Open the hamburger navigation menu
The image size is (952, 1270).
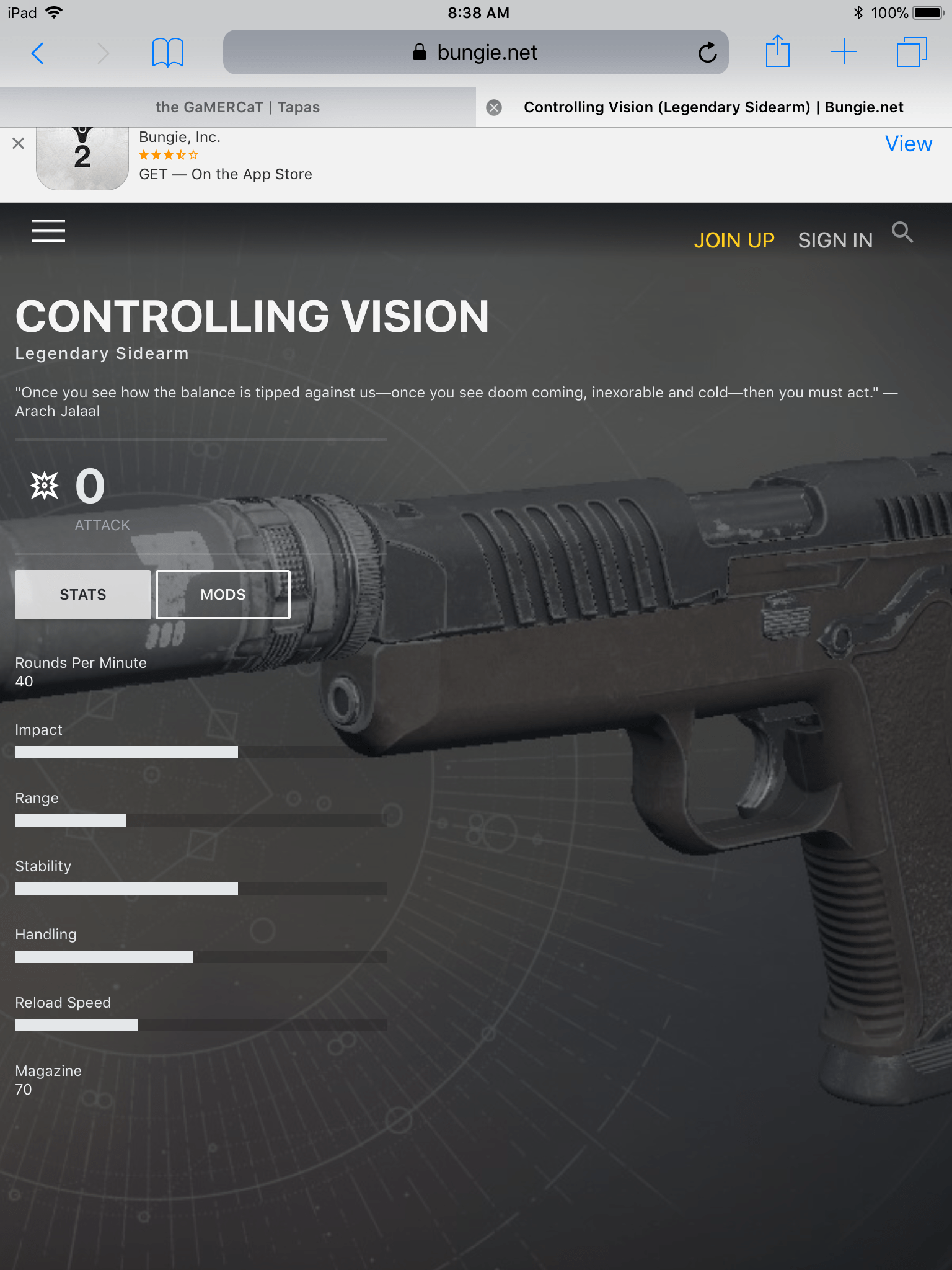pos(48,231)
